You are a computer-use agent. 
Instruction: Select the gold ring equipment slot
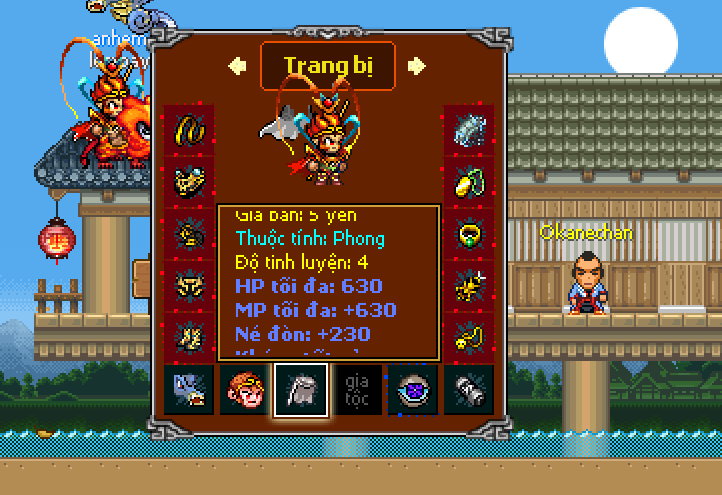pyautogui.click(x=468, y=234)
